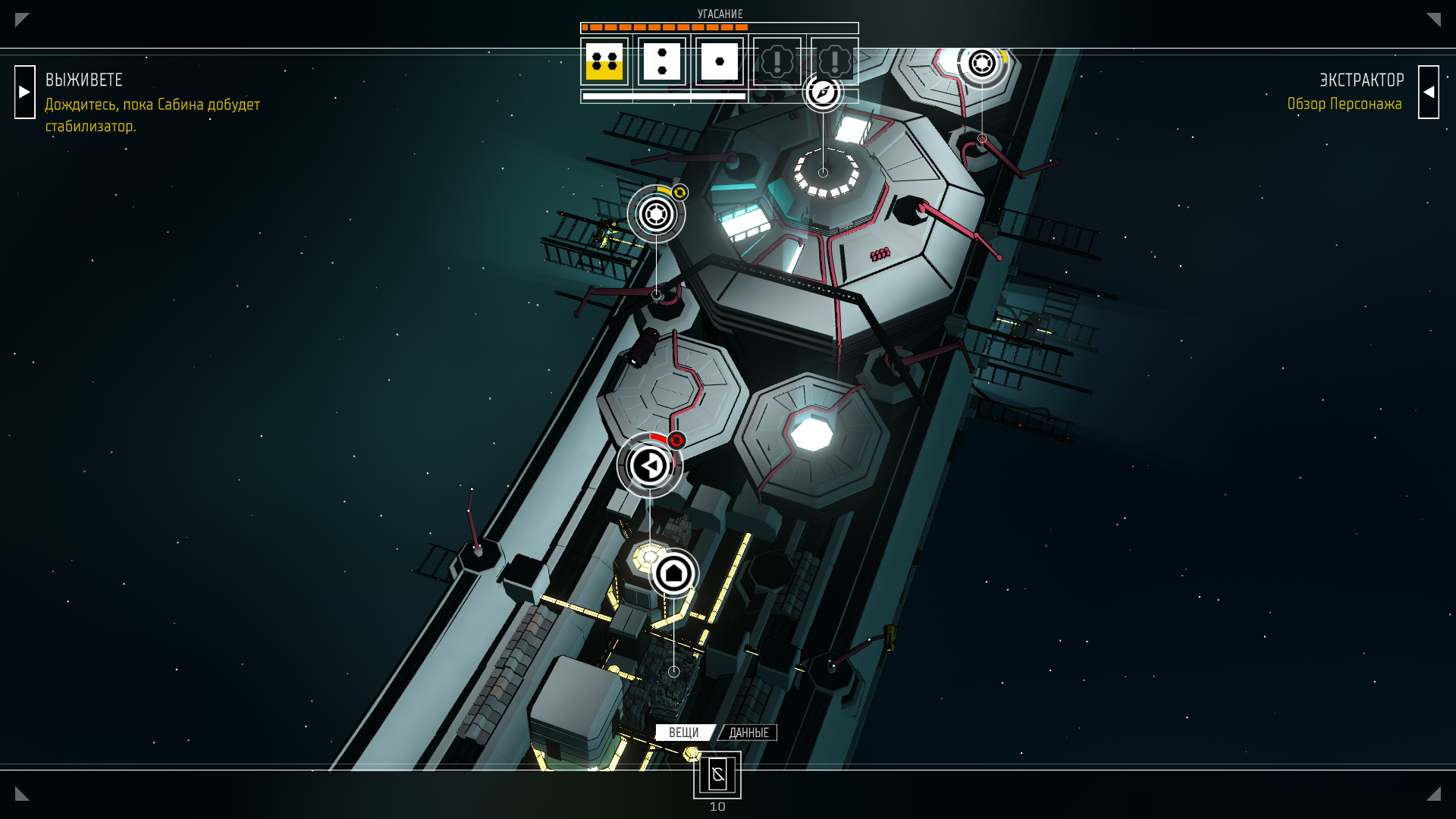Open the arrow marker with red badge
1456x819 pixels.
click(650, 466)
